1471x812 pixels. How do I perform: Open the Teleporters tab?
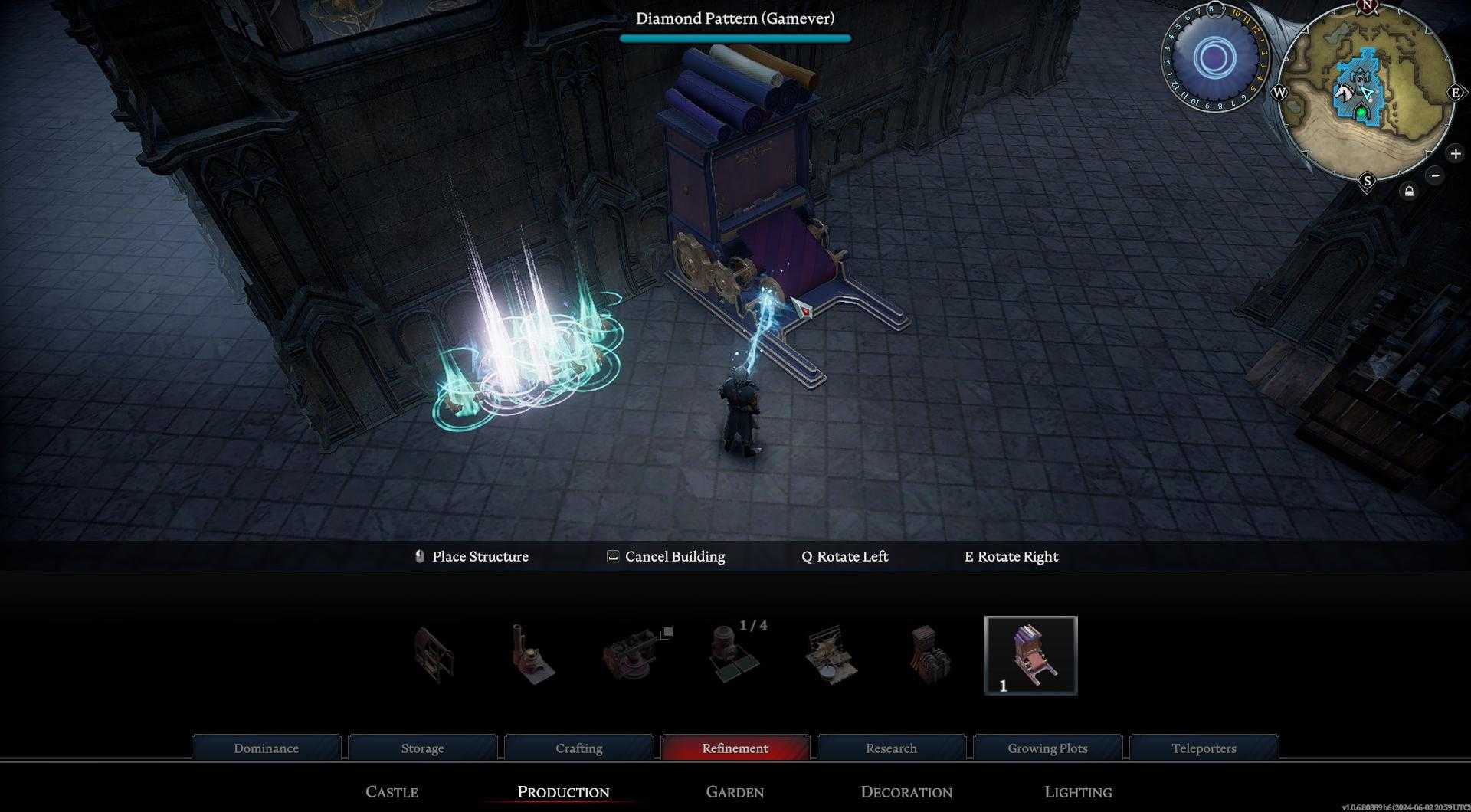pos(1203,748)
